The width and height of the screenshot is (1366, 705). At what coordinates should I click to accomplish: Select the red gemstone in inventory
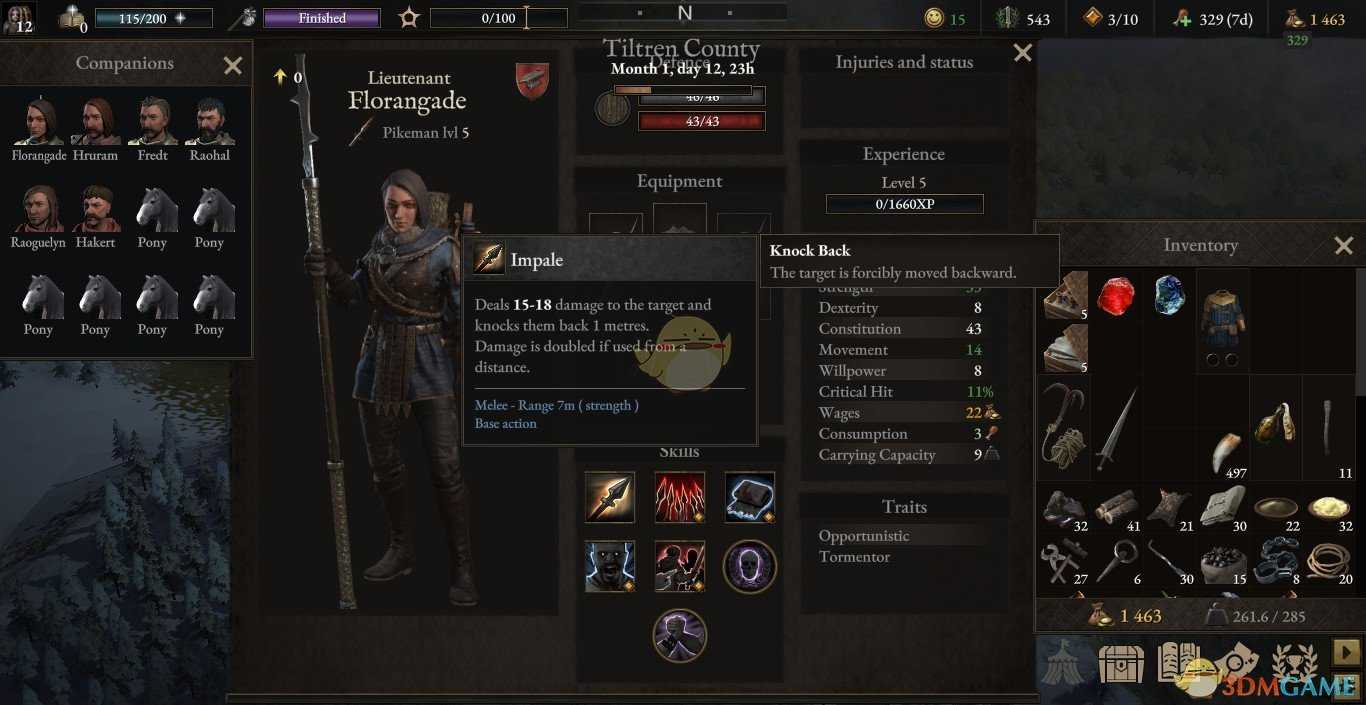coord(1116,296)
